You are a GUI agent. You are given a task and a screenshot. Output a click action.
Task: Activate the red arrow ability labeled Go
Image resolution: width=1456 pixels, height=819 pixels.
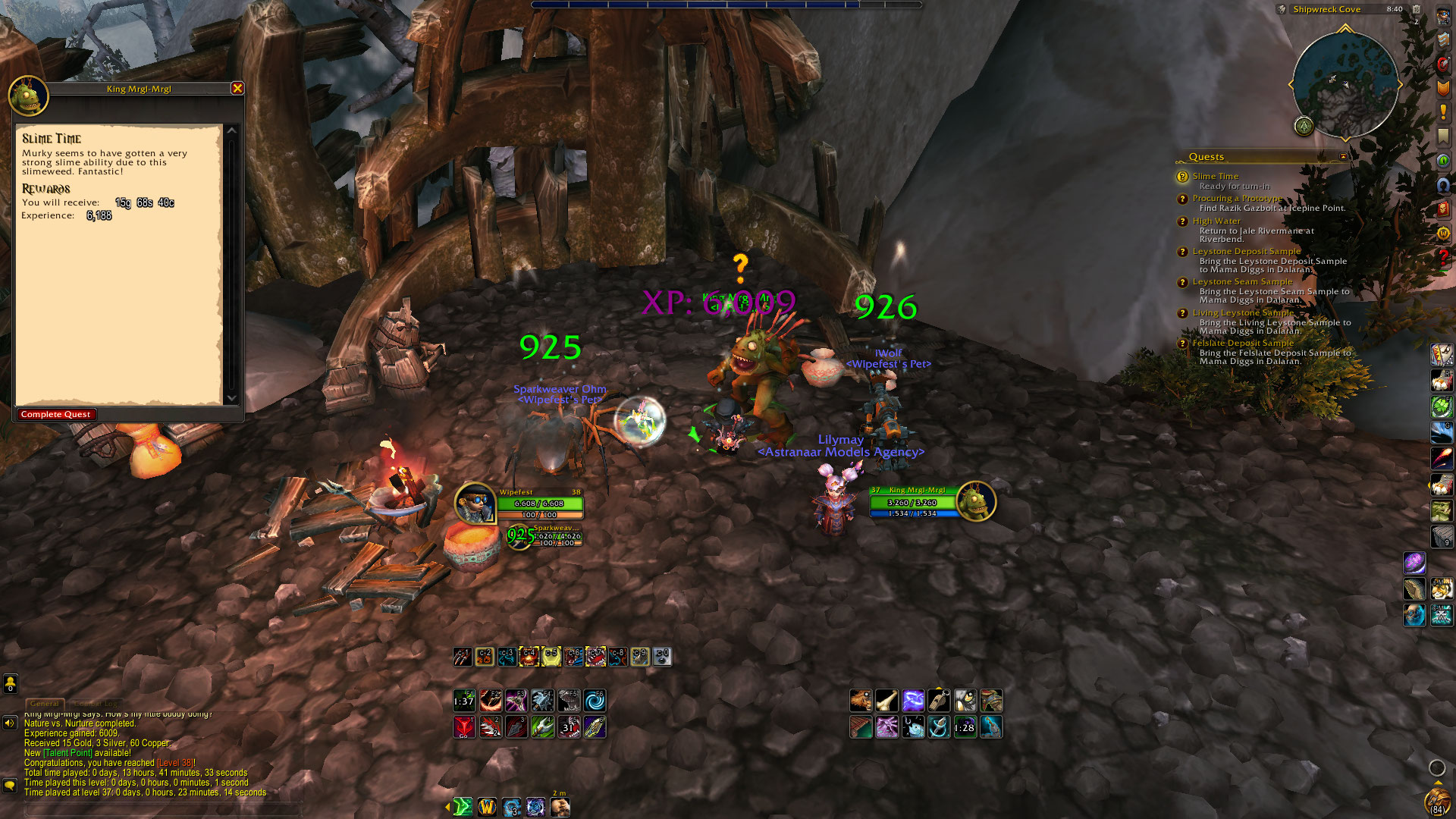pos(464,727)
